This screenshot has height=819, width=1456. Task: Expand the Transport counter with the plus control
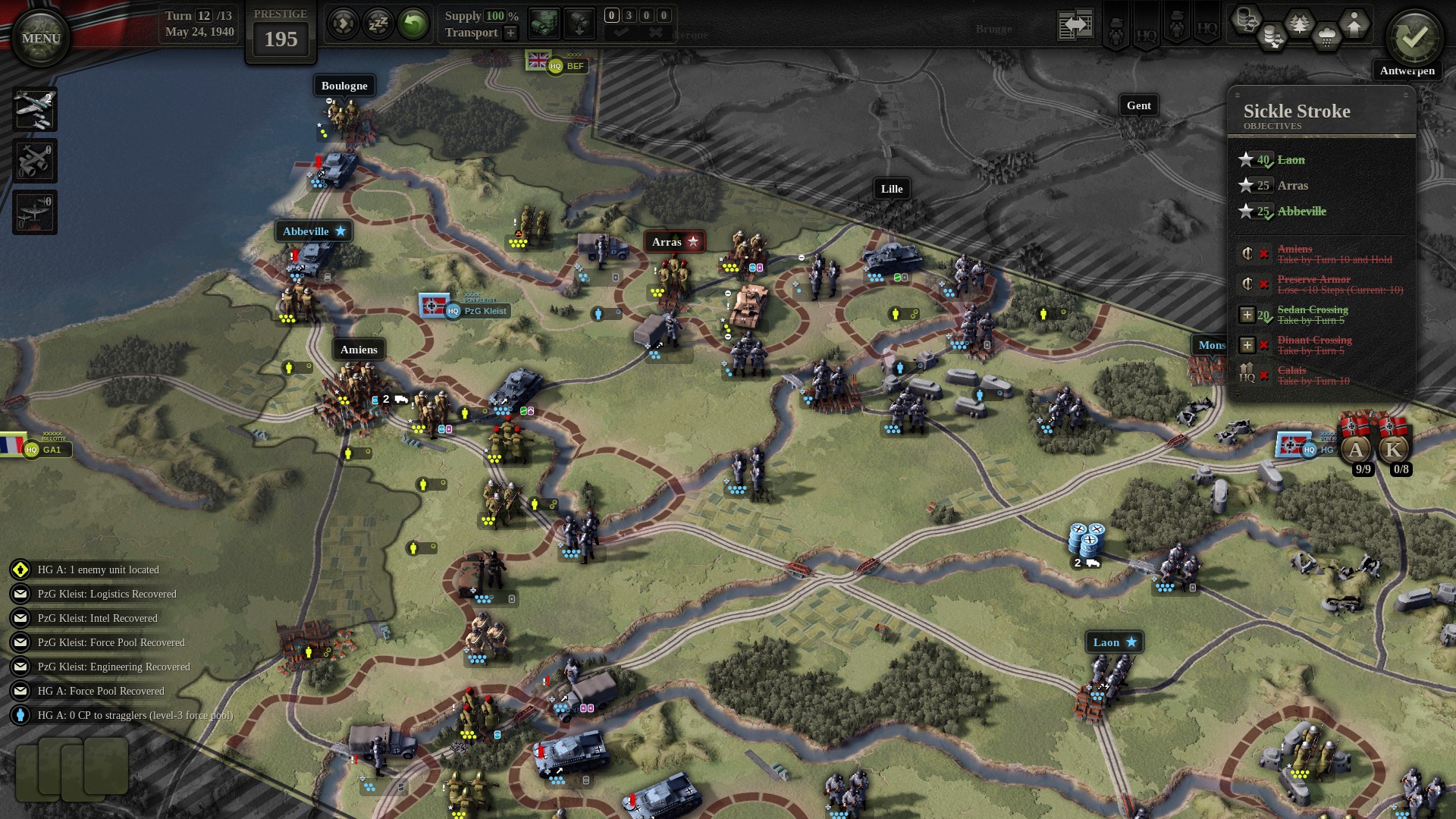pyautogui.click(x=512, y=33)
